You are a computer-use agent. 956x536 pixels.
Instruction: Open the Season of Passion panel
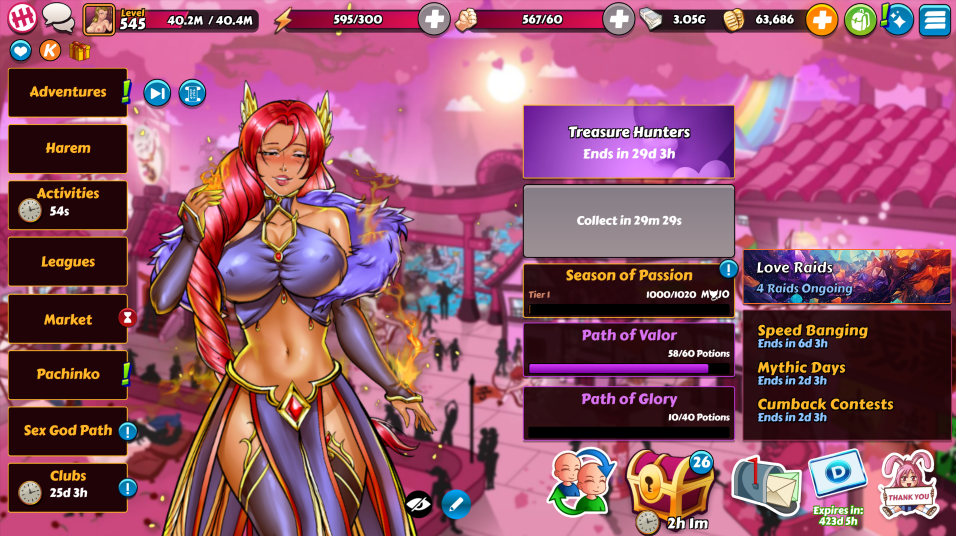click(629, 289)
